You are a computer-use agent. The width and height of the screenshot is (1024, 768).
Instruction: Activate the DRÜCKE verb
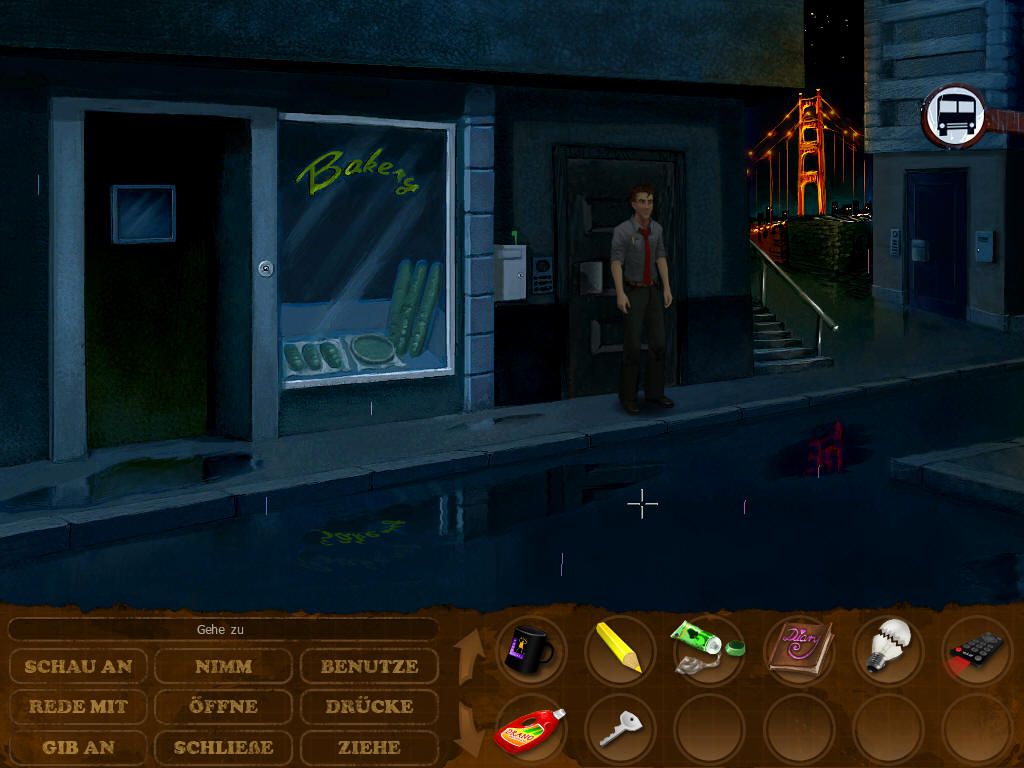[x=369, y=706]
